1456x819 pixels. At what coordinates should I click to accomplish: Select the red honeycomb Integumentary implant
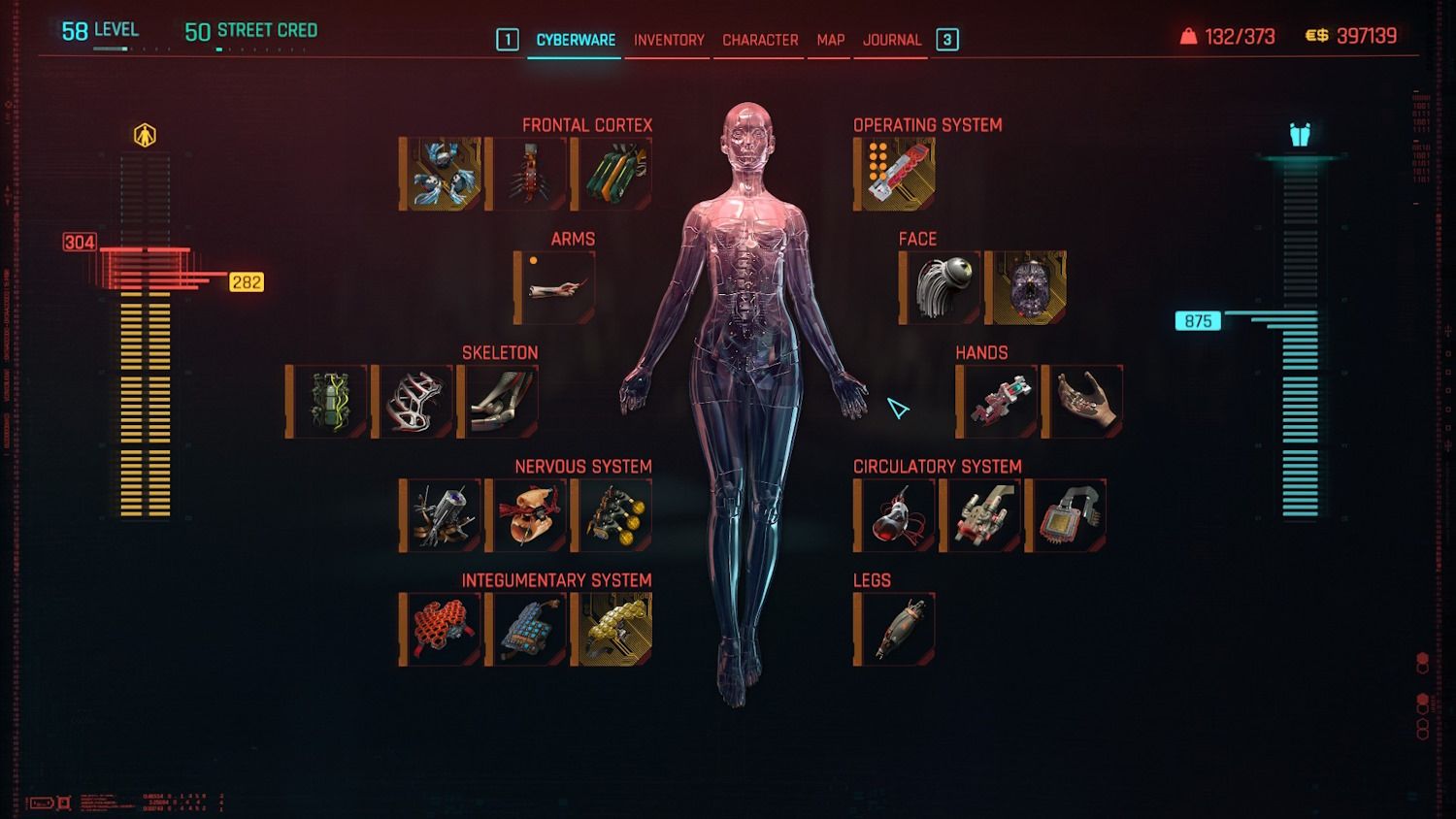(441, 629)
